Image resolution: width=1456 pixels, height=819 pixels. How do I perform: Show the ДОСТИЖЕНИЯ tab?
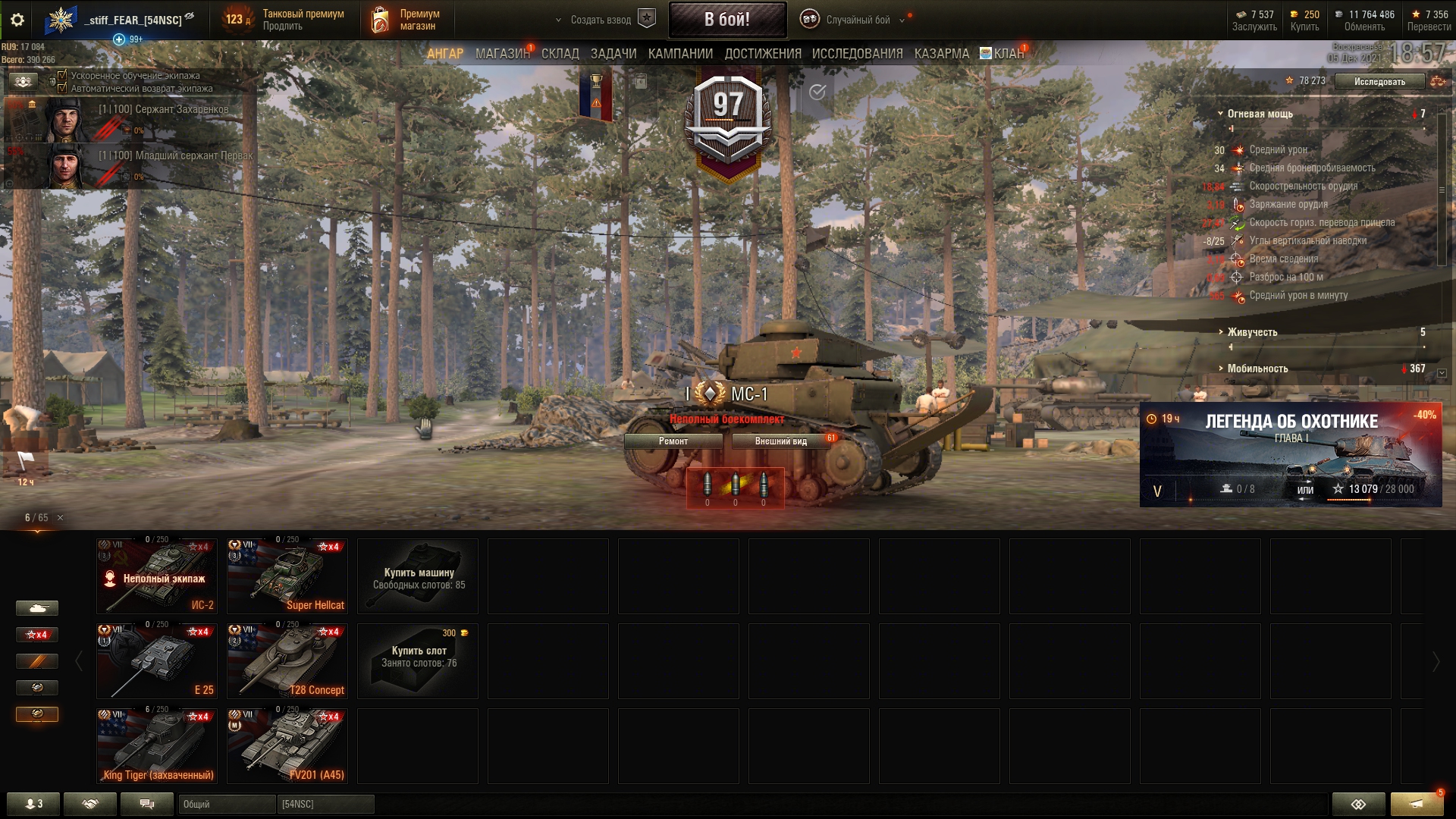(762, 54)
